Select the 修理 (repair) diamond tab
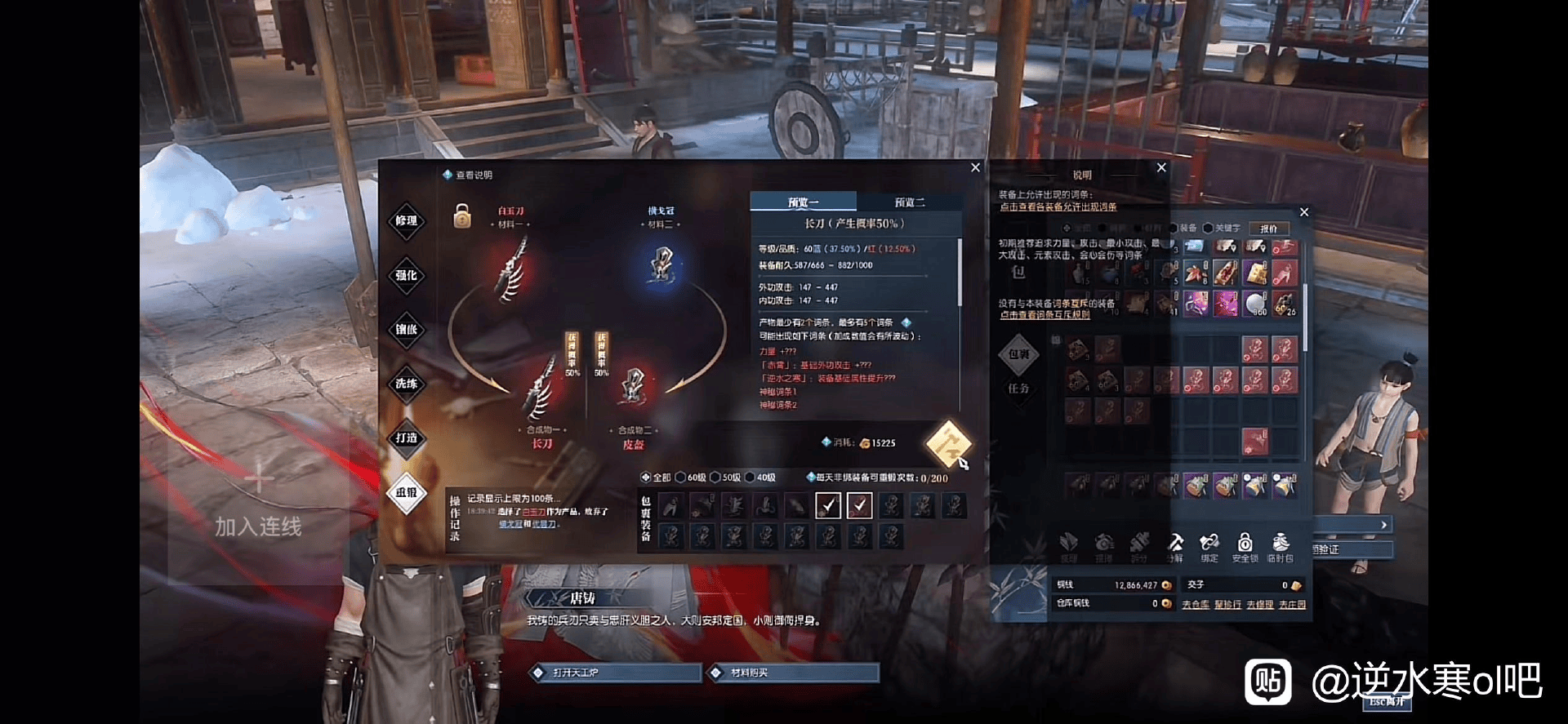Image resolution: width=1568 pixels, height=724 pixels. tap(406, 221)
